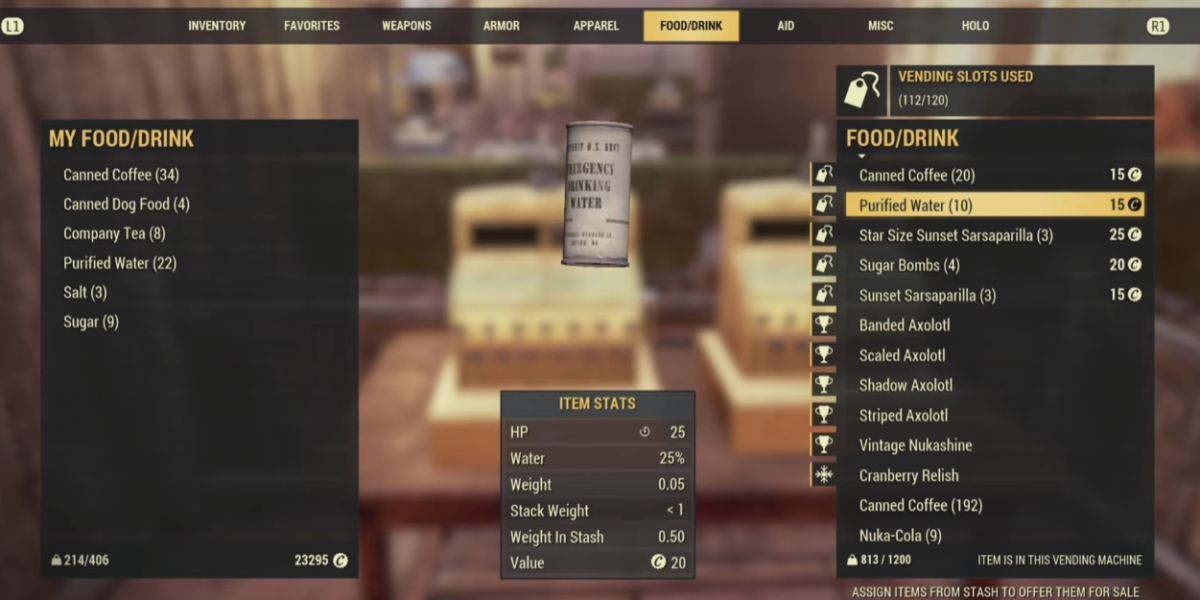The image size is (1200, 600).
Task: Select Canned Dog Food (4) in my list
Action: [x=126, y=204]
